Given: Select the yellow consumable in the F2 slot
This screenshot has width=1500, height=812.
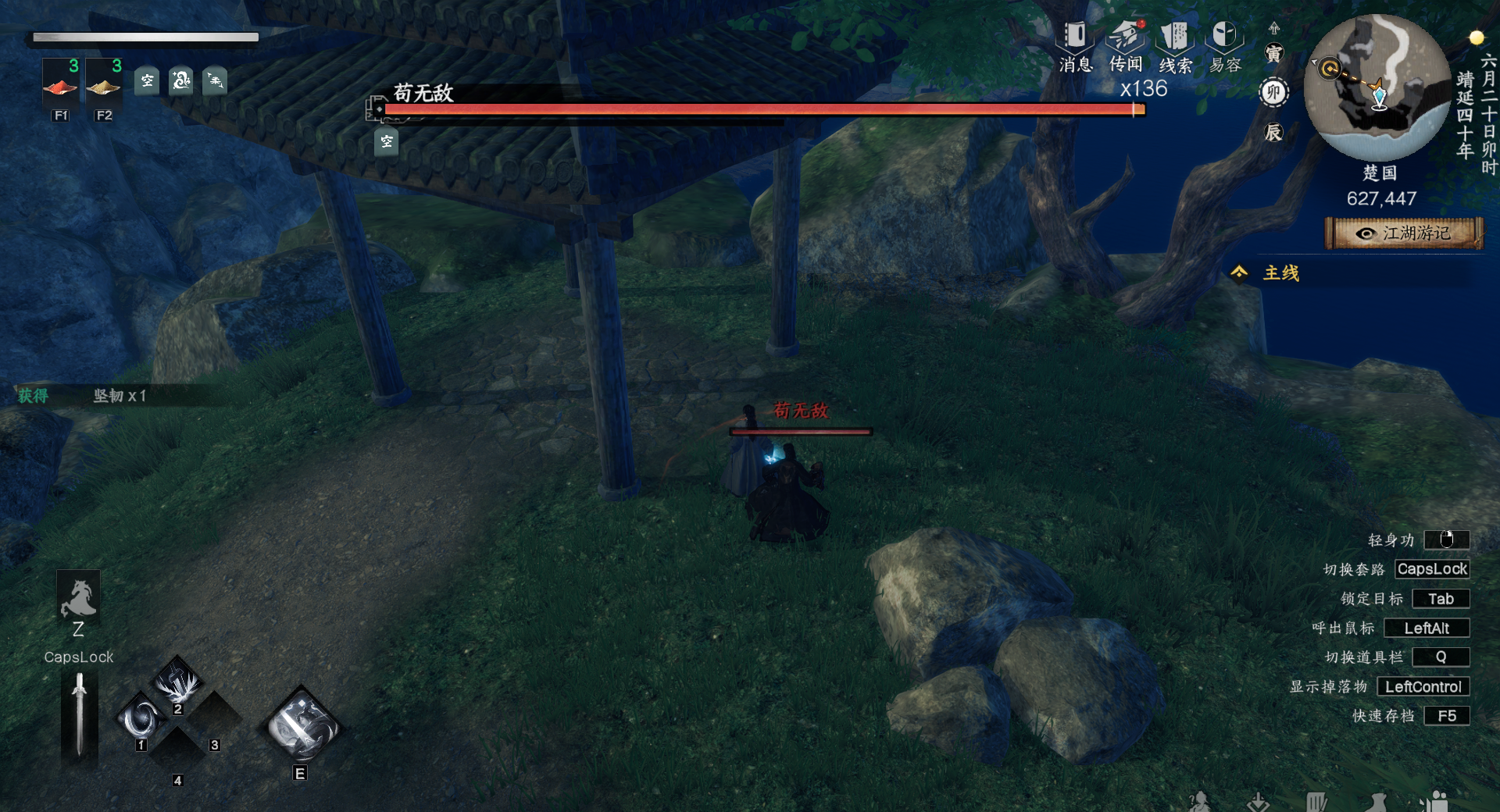Looking at the screenshot, I should [103, 86].
